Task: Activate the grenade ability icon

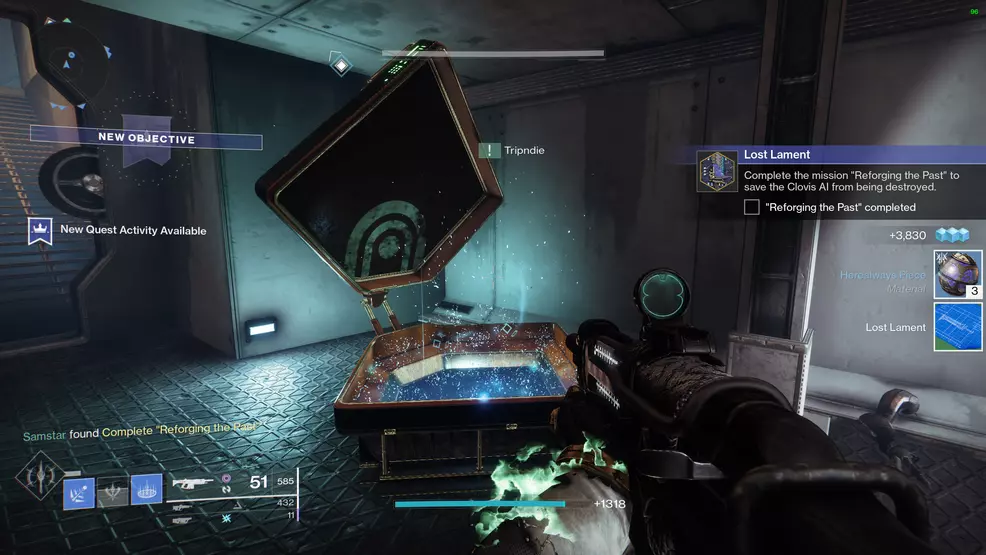Action: point(79,490)
